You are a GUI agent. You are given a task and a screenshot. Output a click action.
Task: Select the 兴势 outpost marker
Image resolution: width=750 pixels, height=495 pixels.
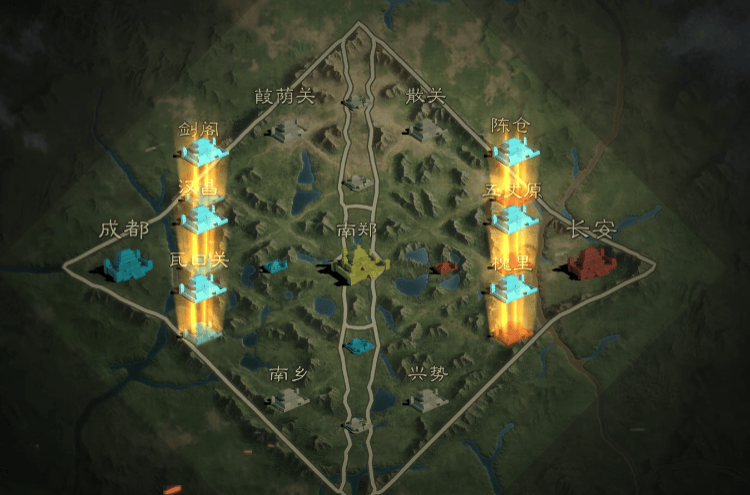428,400
